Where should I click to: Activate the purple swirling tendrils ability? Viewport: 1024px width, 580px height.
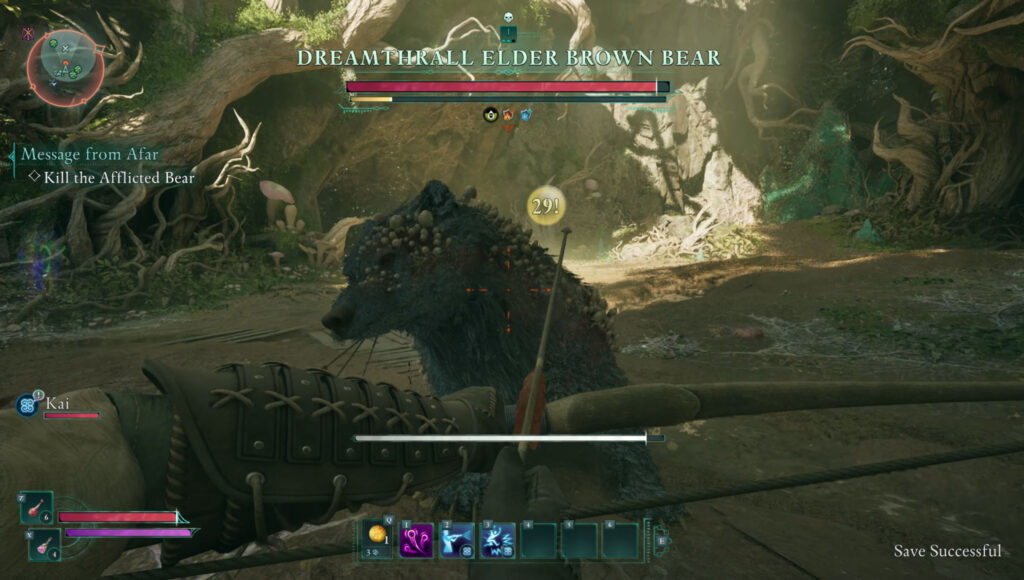tap(416, 541)
